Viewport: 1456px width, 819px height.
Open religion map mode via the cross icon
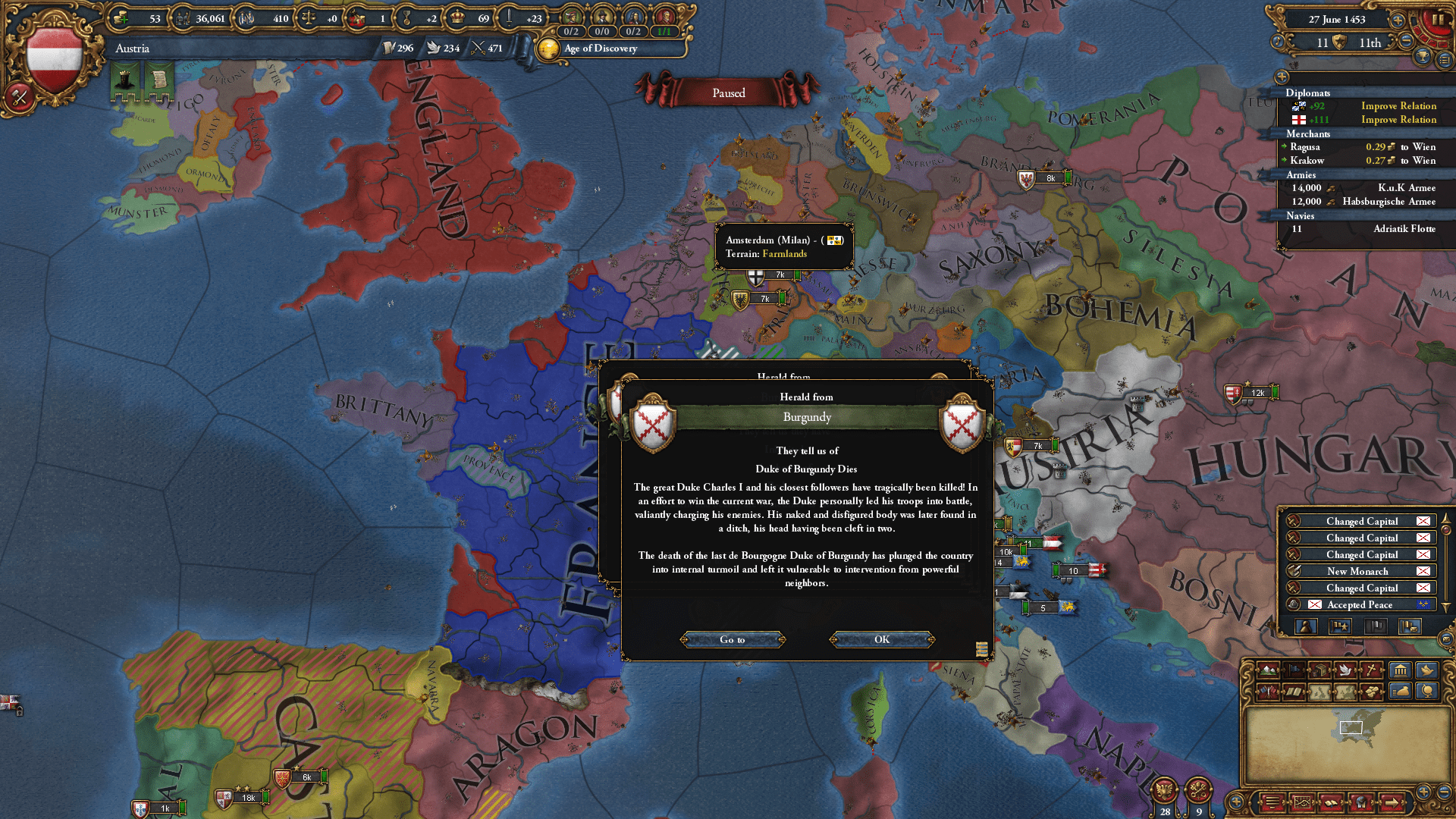tap(1371, 670)
